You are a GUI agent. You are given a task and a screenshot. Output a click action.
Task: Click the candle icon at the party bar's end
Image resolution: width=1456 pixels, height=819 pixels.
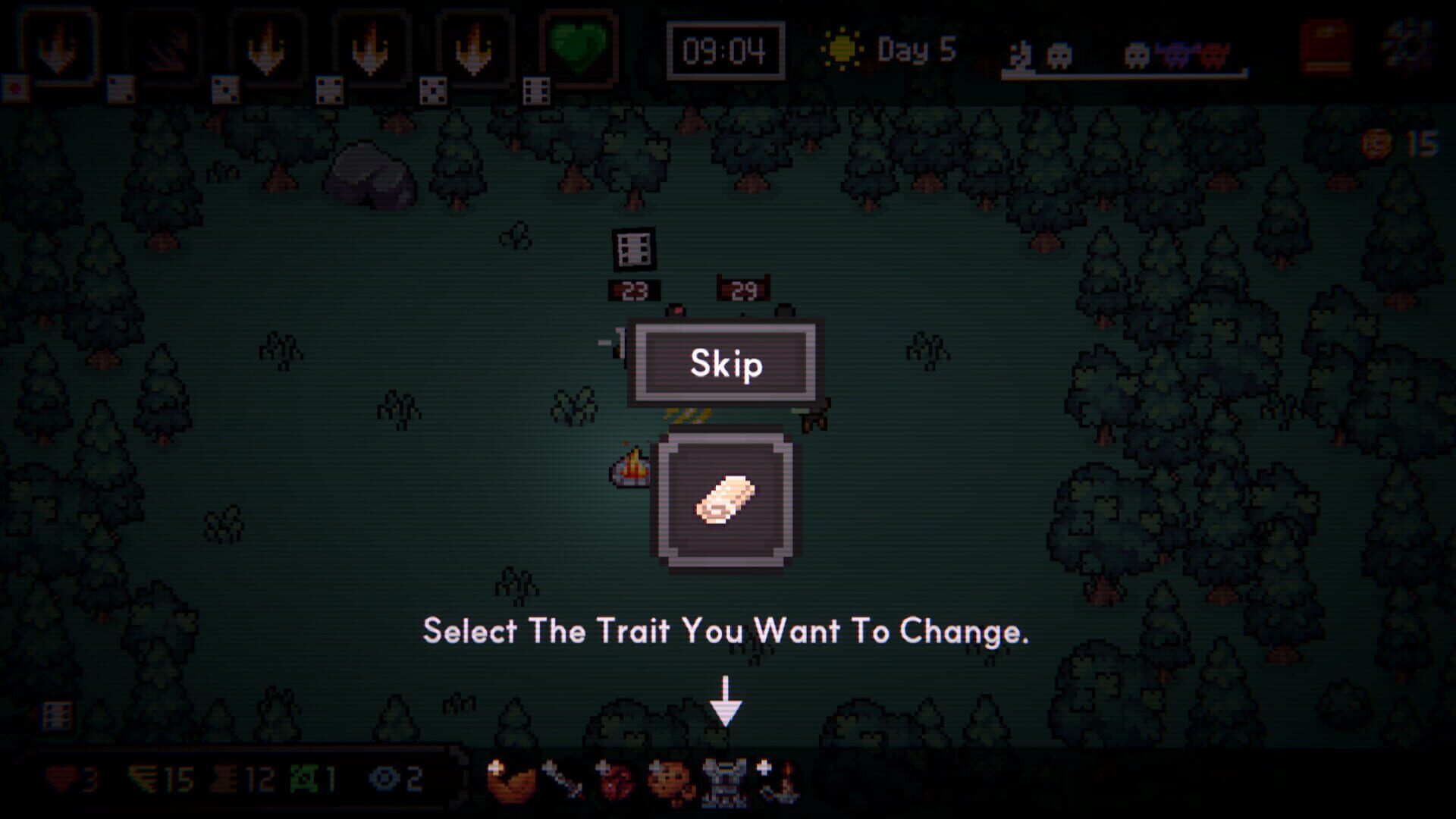[x=783, y=785]
